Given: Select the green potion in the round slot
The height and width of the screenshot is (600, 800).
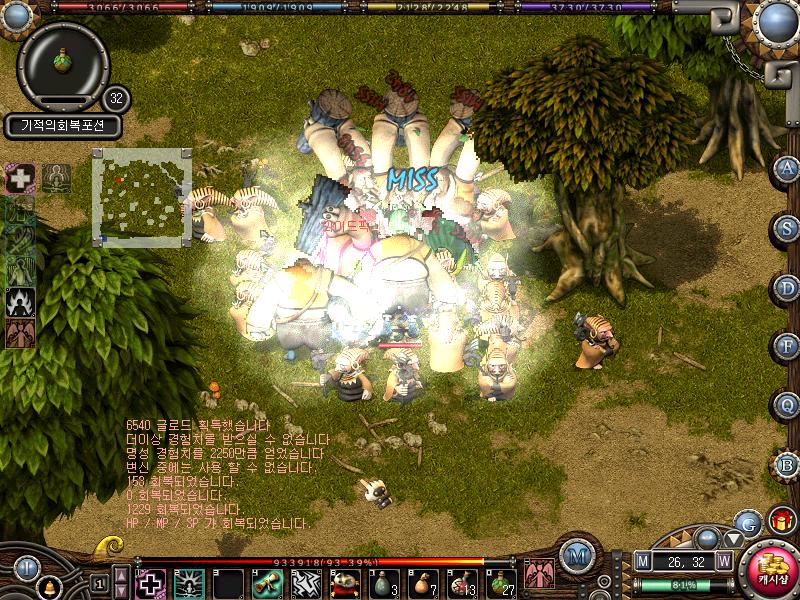Looking at the screenshot, I should click(x=63, y=62).
